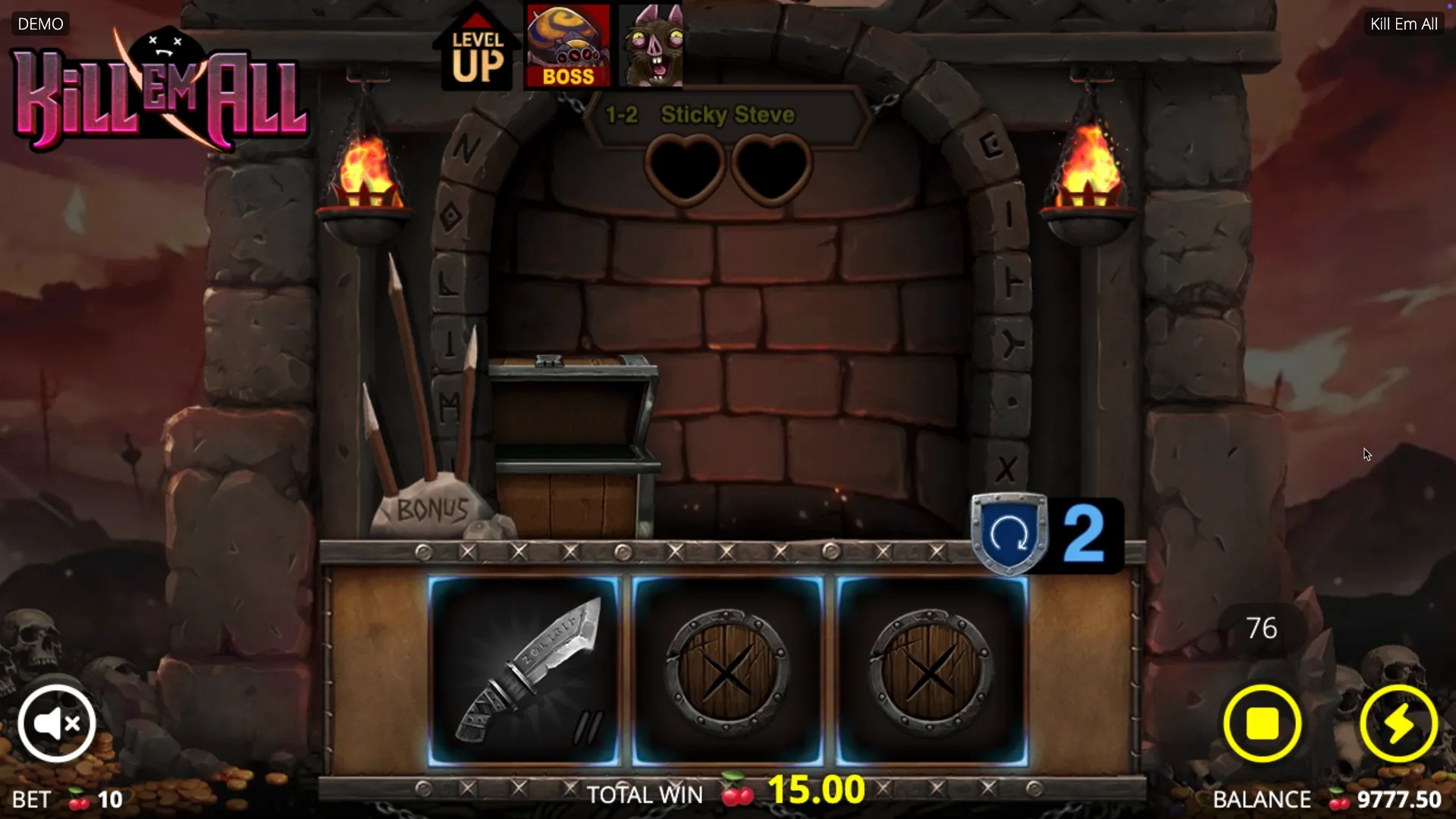Stop the autoplay spins
The width and height of the screenshot is (1456, 819).
(x=1262, y=723)
